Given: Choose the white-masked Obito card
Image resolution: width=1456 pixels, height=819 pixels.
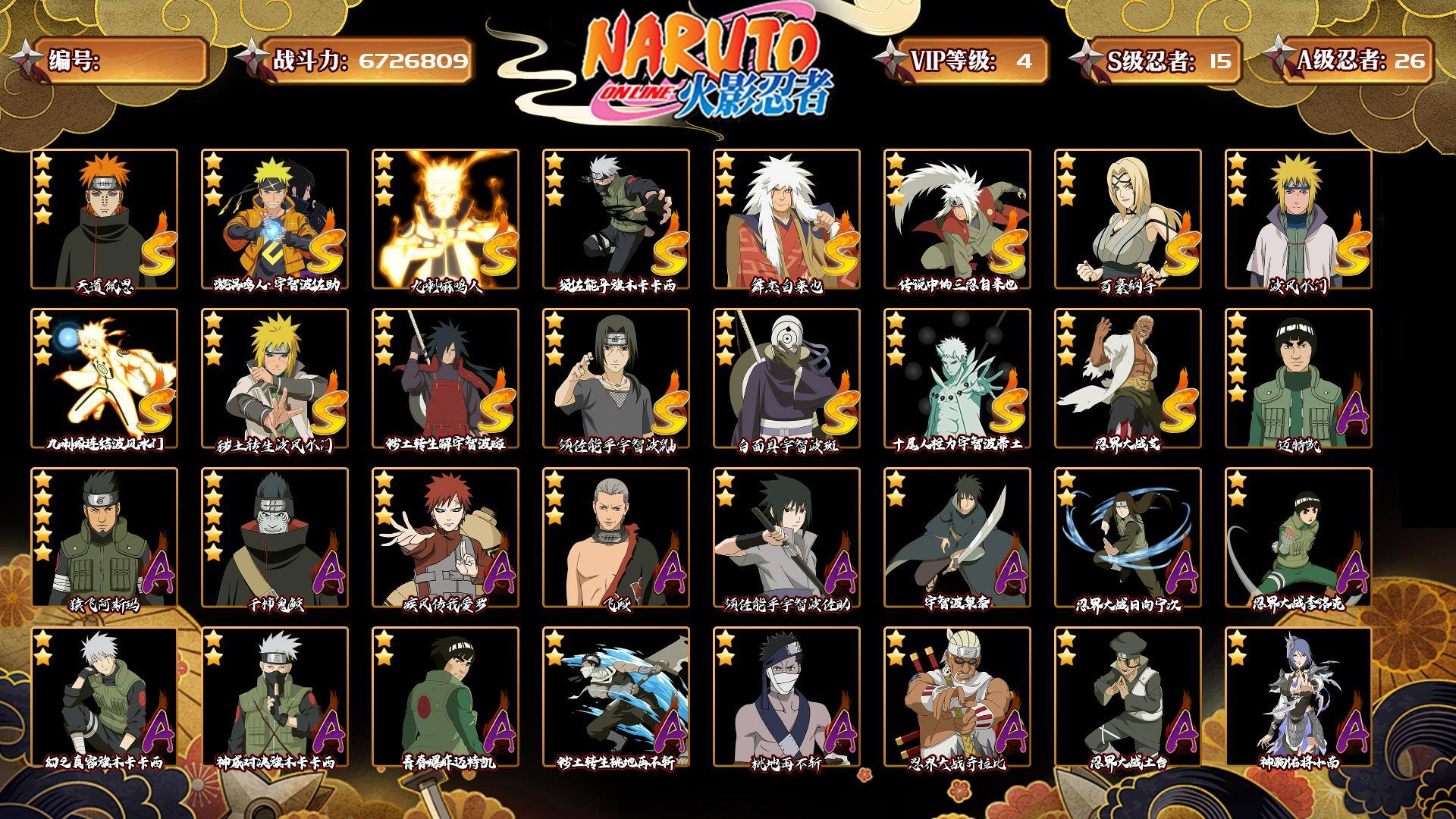Looking at the screenshot, I should click(786, 378).
